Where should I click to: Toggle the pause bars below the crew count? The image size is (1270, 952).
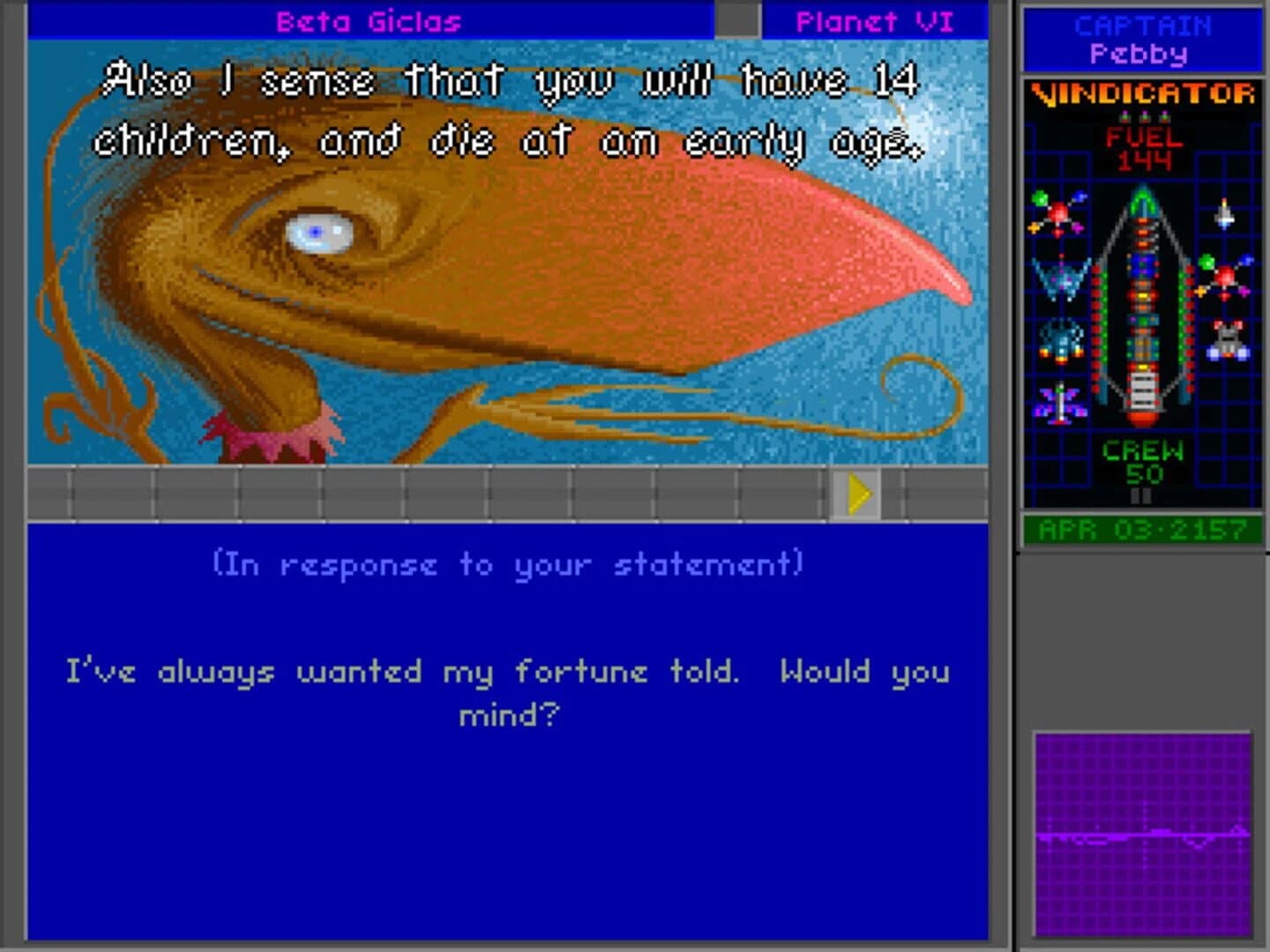1139,495
